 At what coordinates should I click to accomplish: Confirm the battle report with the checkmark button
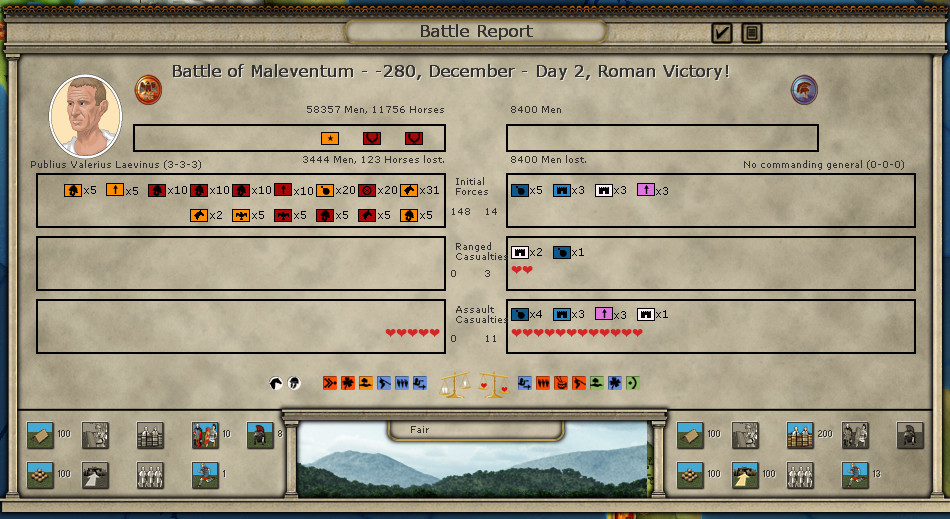pyautogui.click(x=722, y=33)
